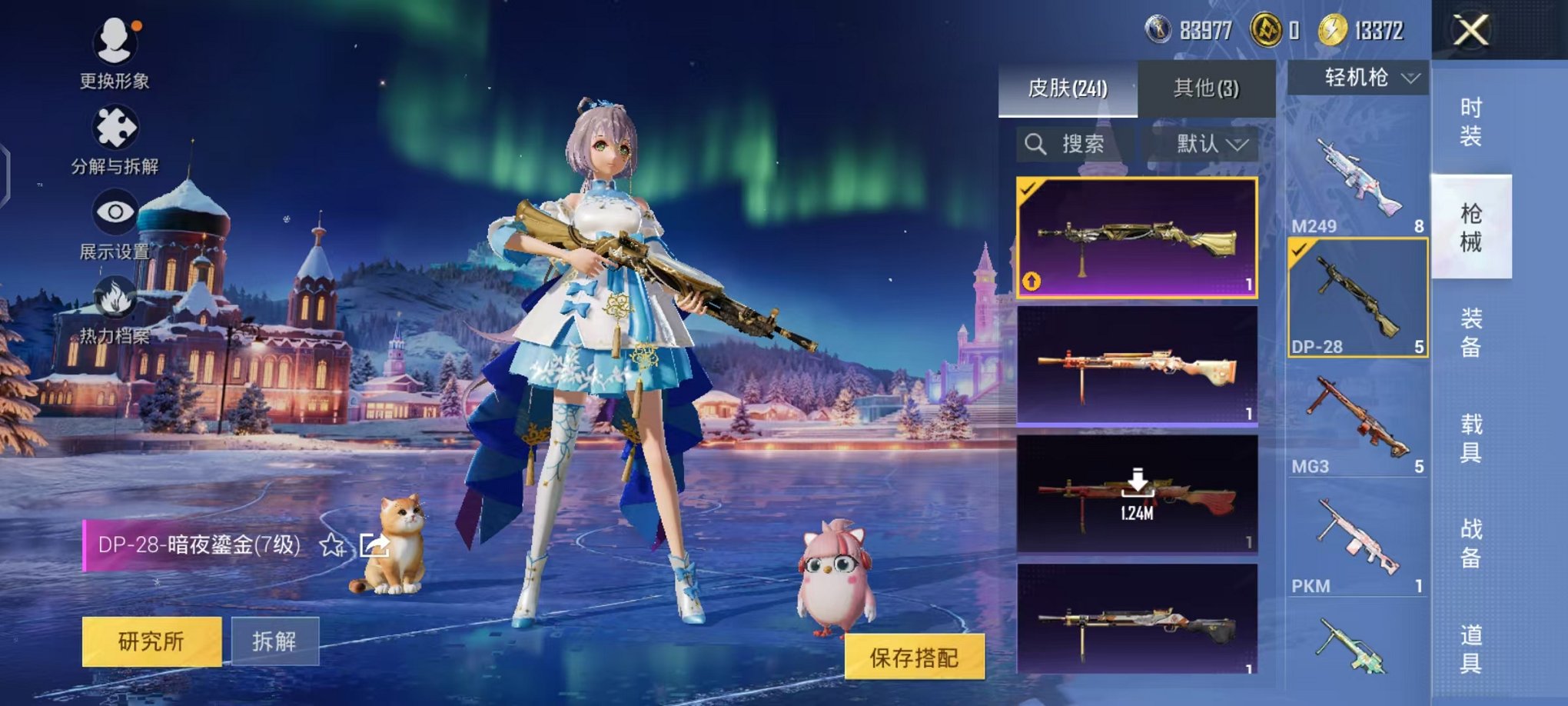Switch to the 其他(3) tab
This screenshot has width=1568, height=706.
click(x=1204, y=89)
